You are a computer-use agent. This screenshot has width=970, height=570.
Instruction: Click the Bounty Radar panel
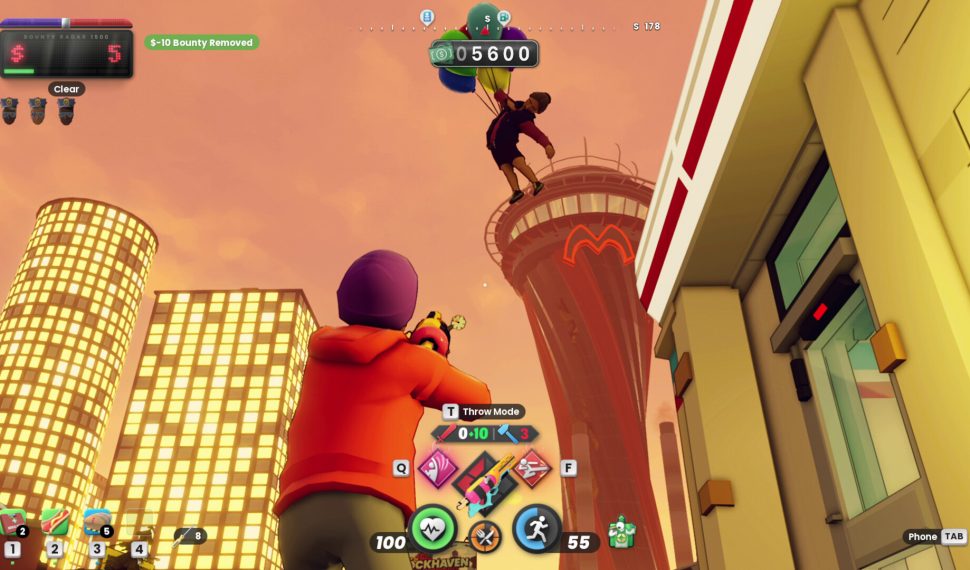[66, 53]
